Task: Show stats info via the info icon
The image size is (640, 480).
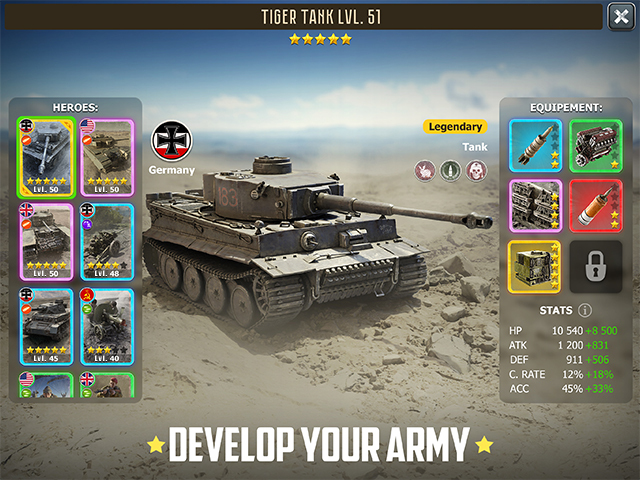Action: (x=585, y=310)
